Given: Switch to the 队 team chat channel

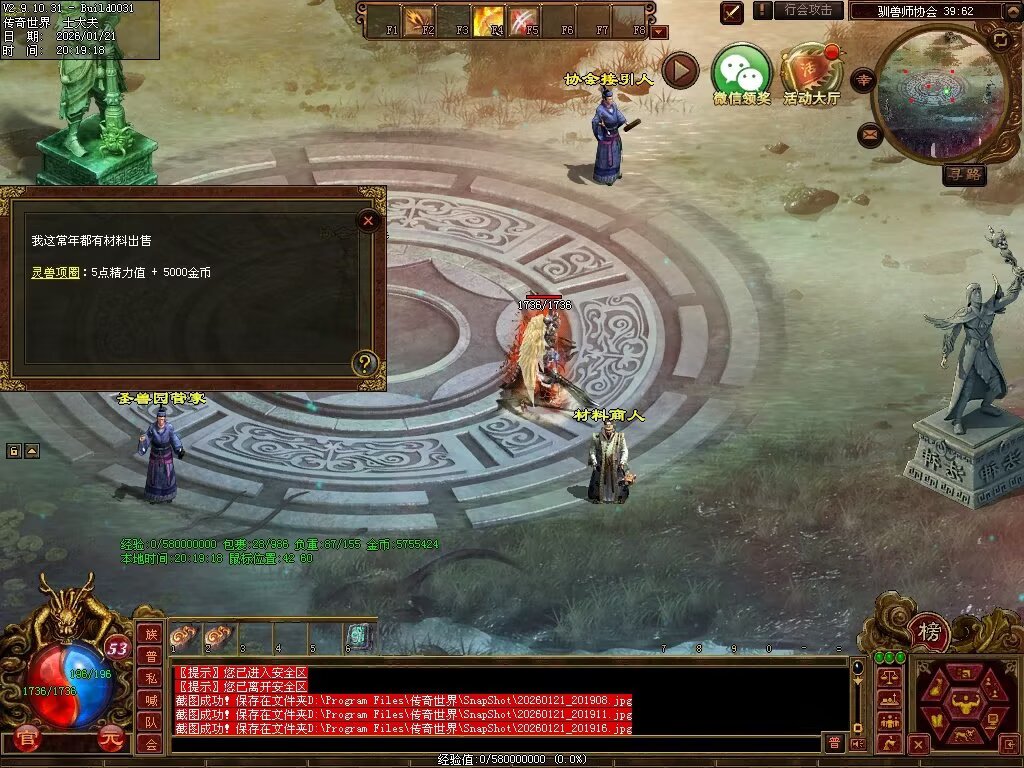Looking at the screenshot, I should point(150,722).
